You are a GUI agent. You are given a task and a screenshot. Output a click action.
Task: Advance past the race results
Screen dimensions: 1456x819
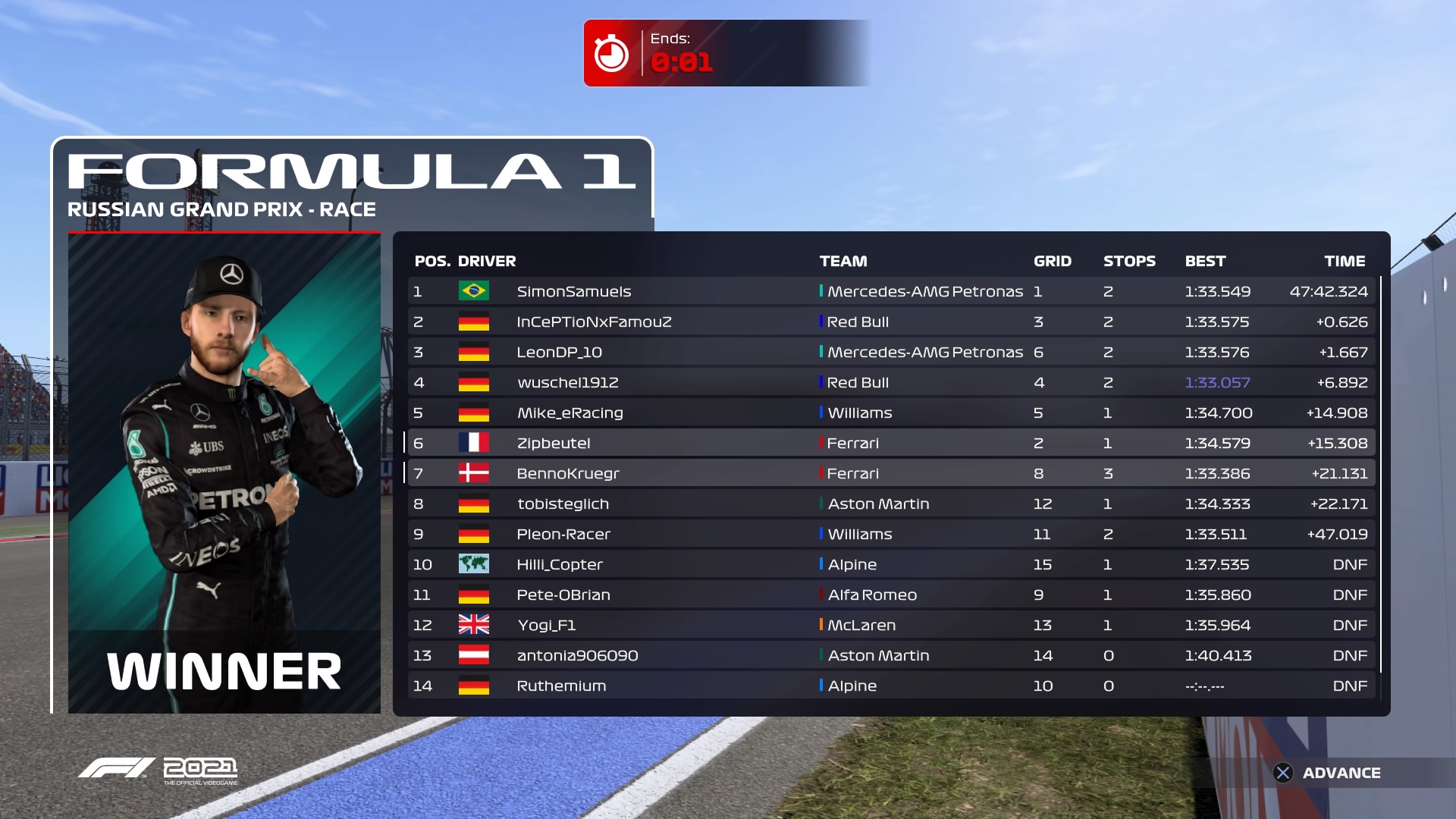(x=1327, y=773)
